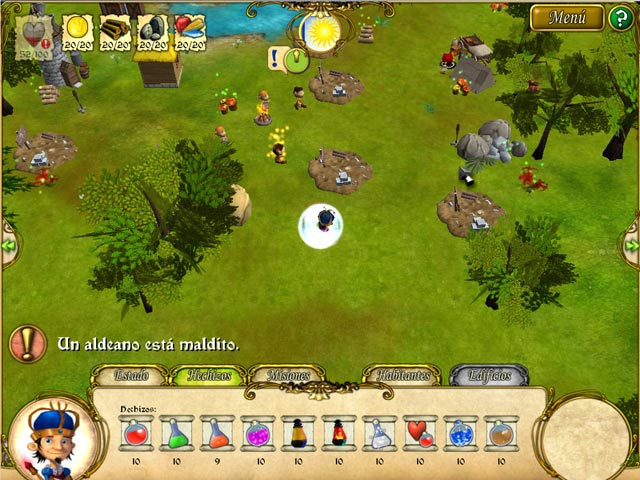The height and width of the screenshot is (480, 640).
Task: Select the Hechizos tab
Action: (x=208, y=376)
